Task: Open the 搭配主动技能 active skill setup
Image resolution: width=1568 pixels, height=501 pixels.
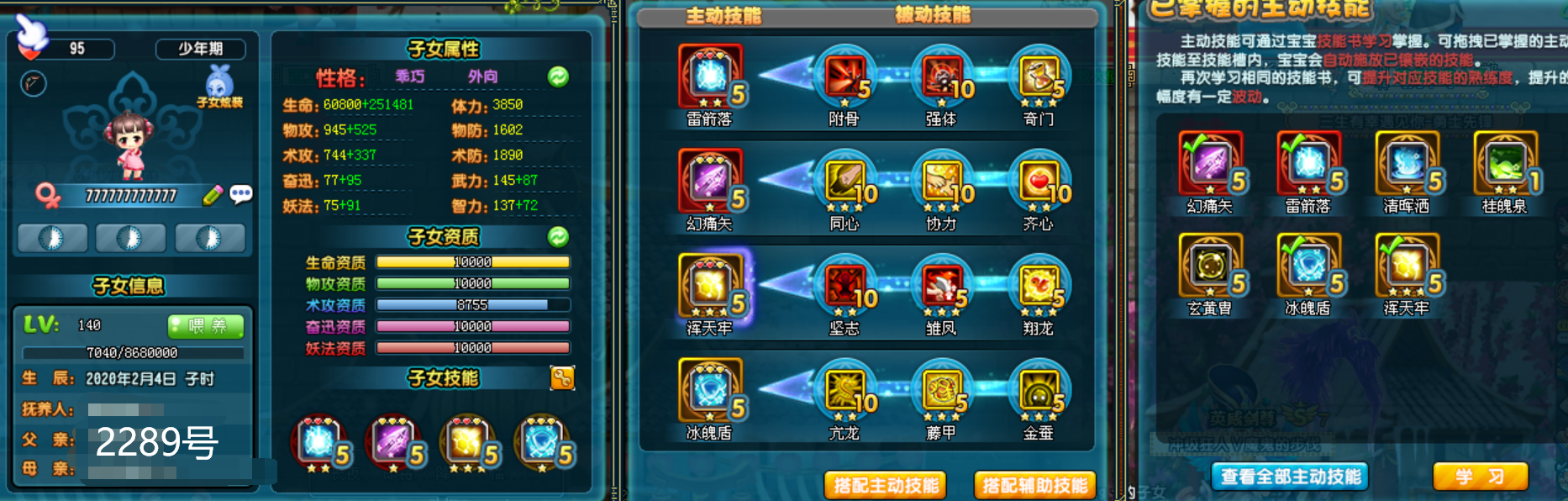Action: pos(886,485)
